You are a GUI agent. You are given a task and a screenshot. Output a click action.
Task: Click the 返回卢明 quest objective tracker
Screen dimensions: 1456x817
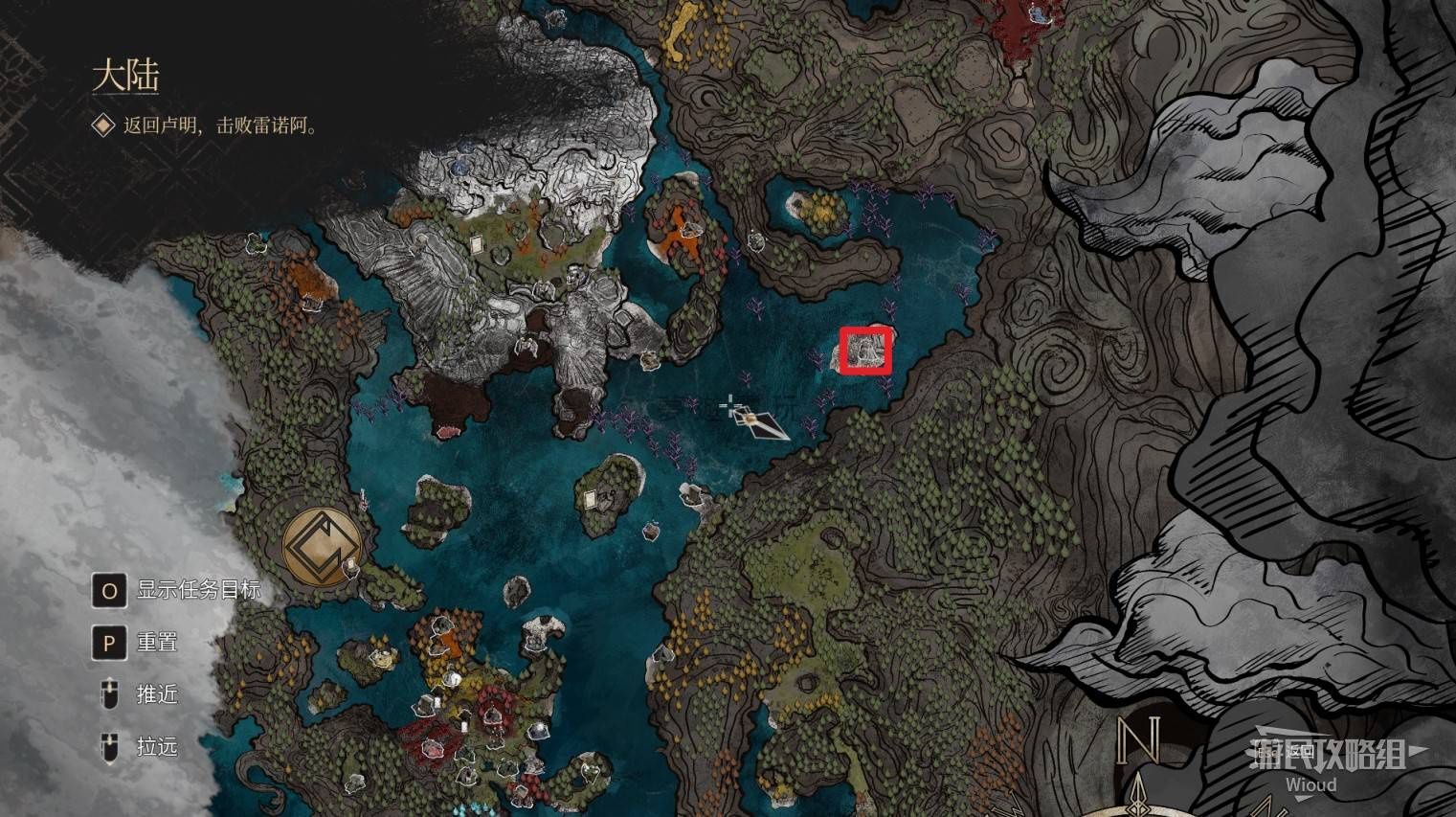pos(219,125)
